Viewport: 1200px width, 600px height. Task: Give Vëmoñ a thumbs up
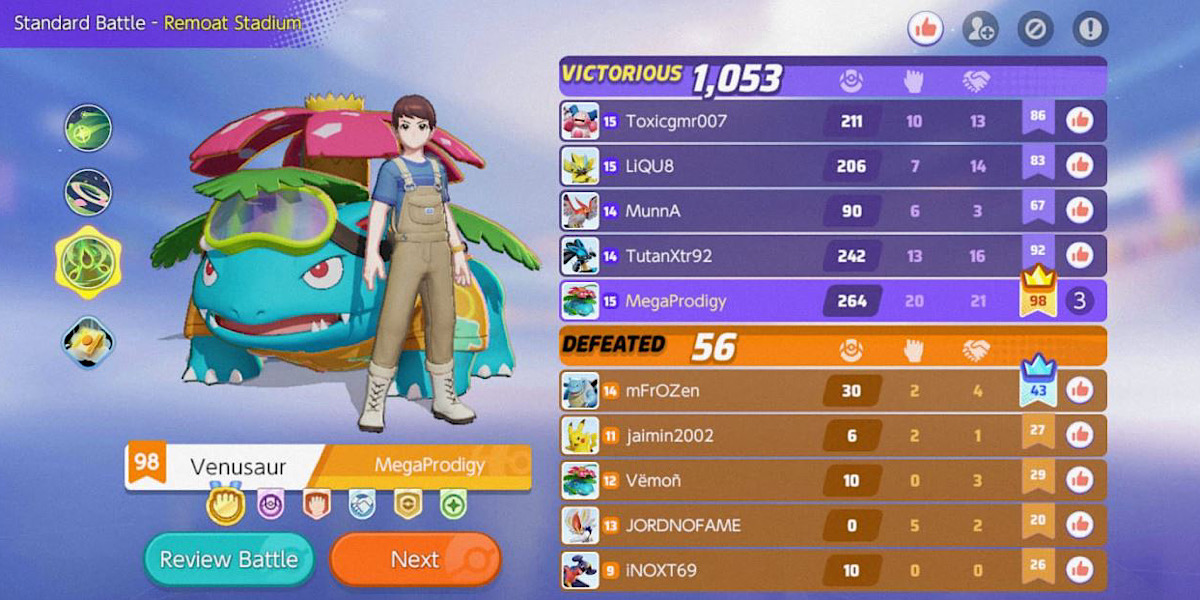[1079, 479]
